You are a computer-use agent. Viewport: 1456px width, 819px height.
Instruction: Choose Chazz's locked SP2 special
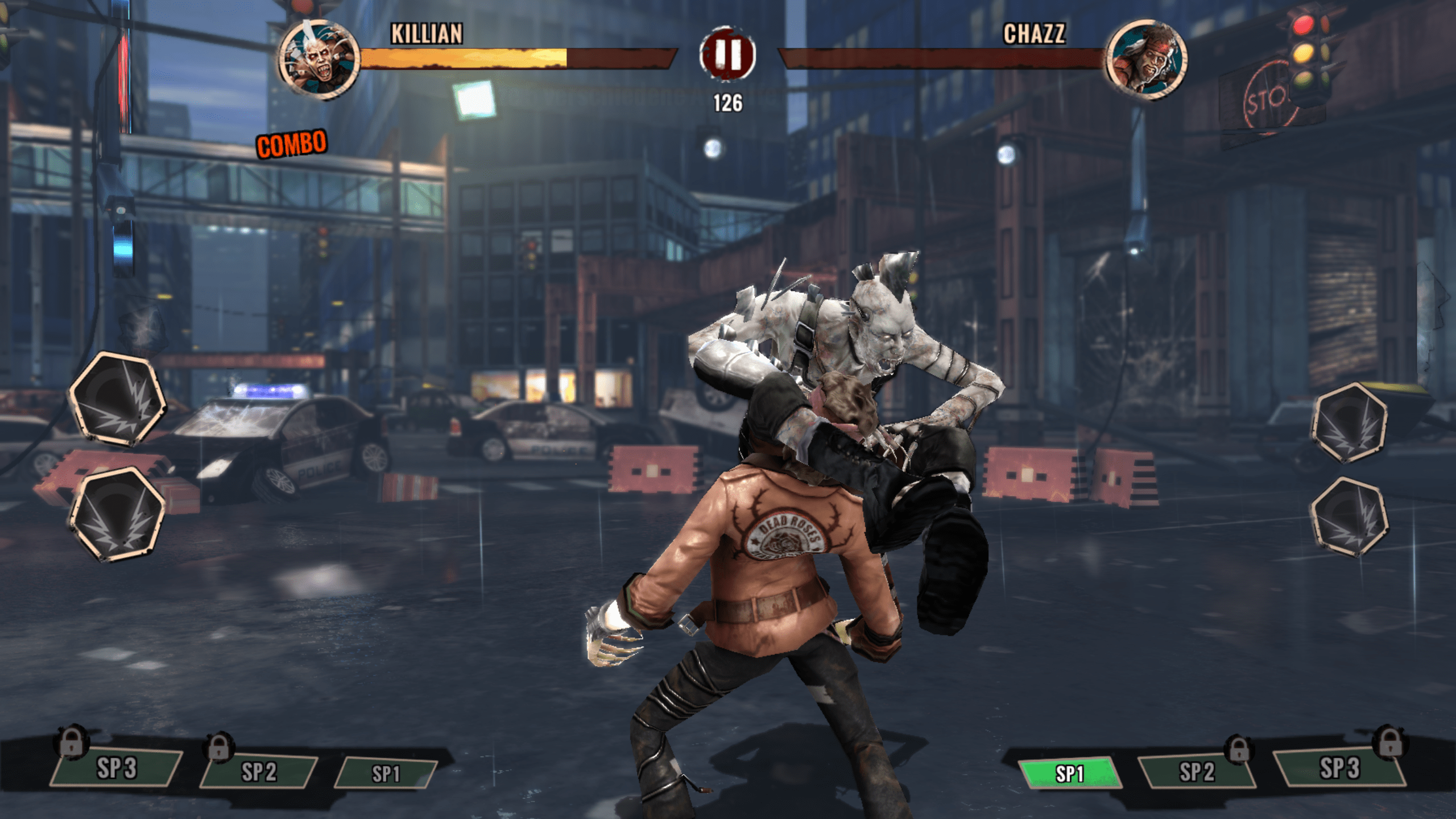[x=1197, y=772]
